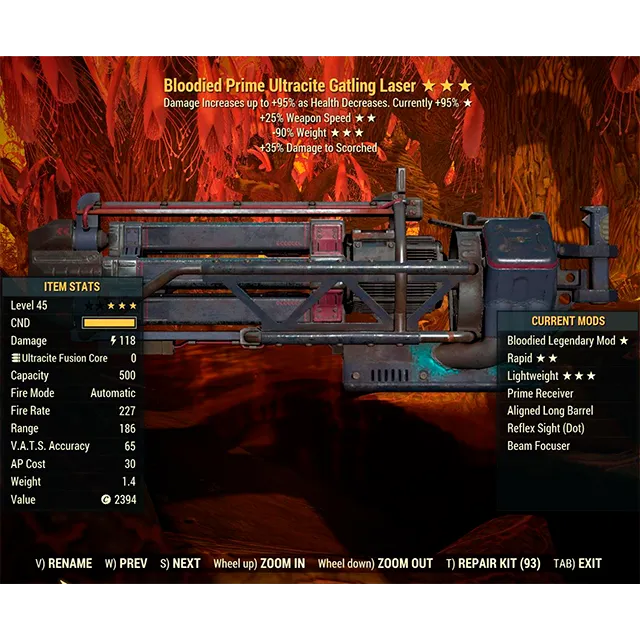
Task: Zoom in on the weapon model
Action: 259,564
